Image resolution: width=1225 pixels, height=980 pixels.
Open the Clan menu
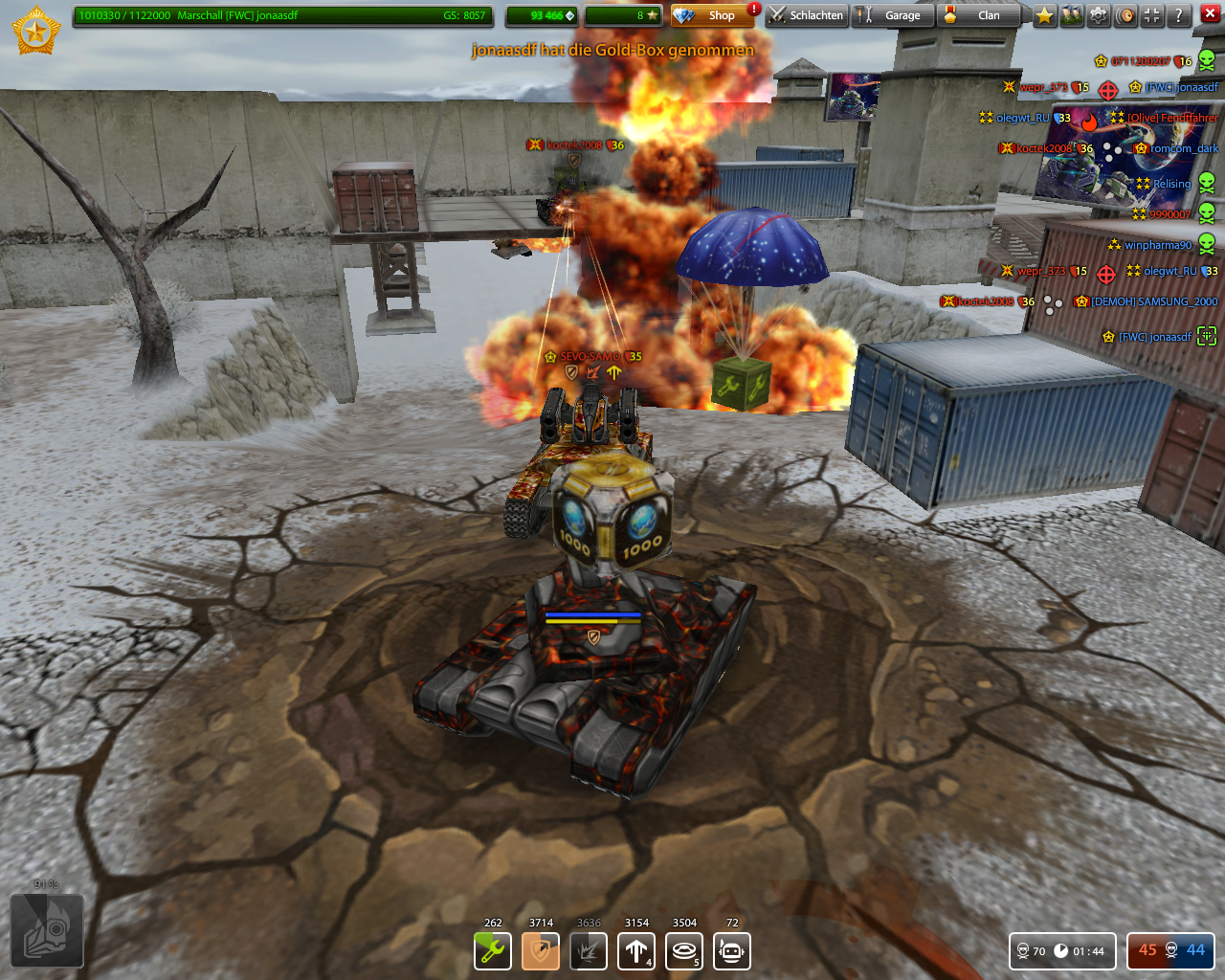tap(977, 15)
